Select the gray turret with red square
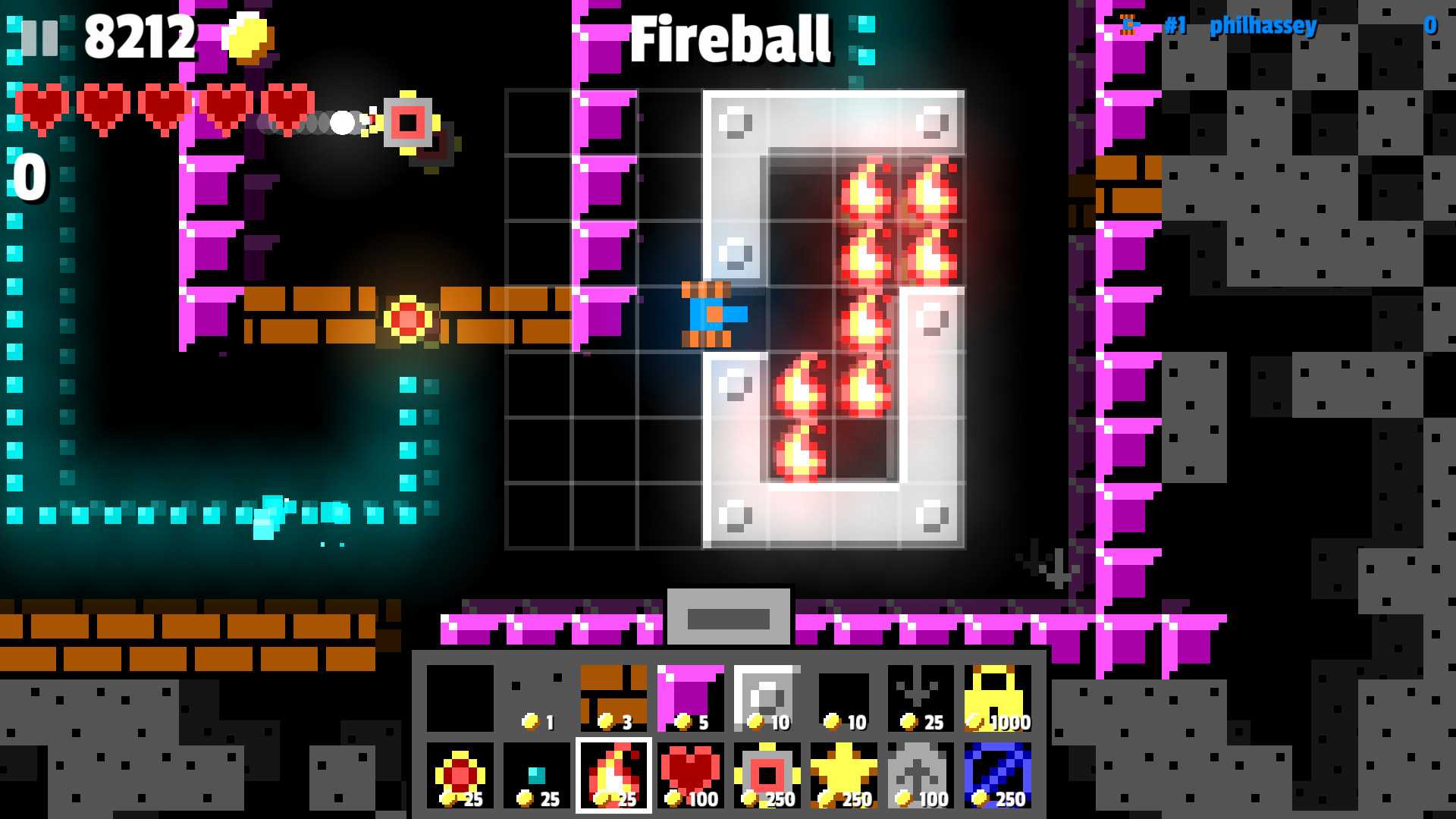 (767, 775)
